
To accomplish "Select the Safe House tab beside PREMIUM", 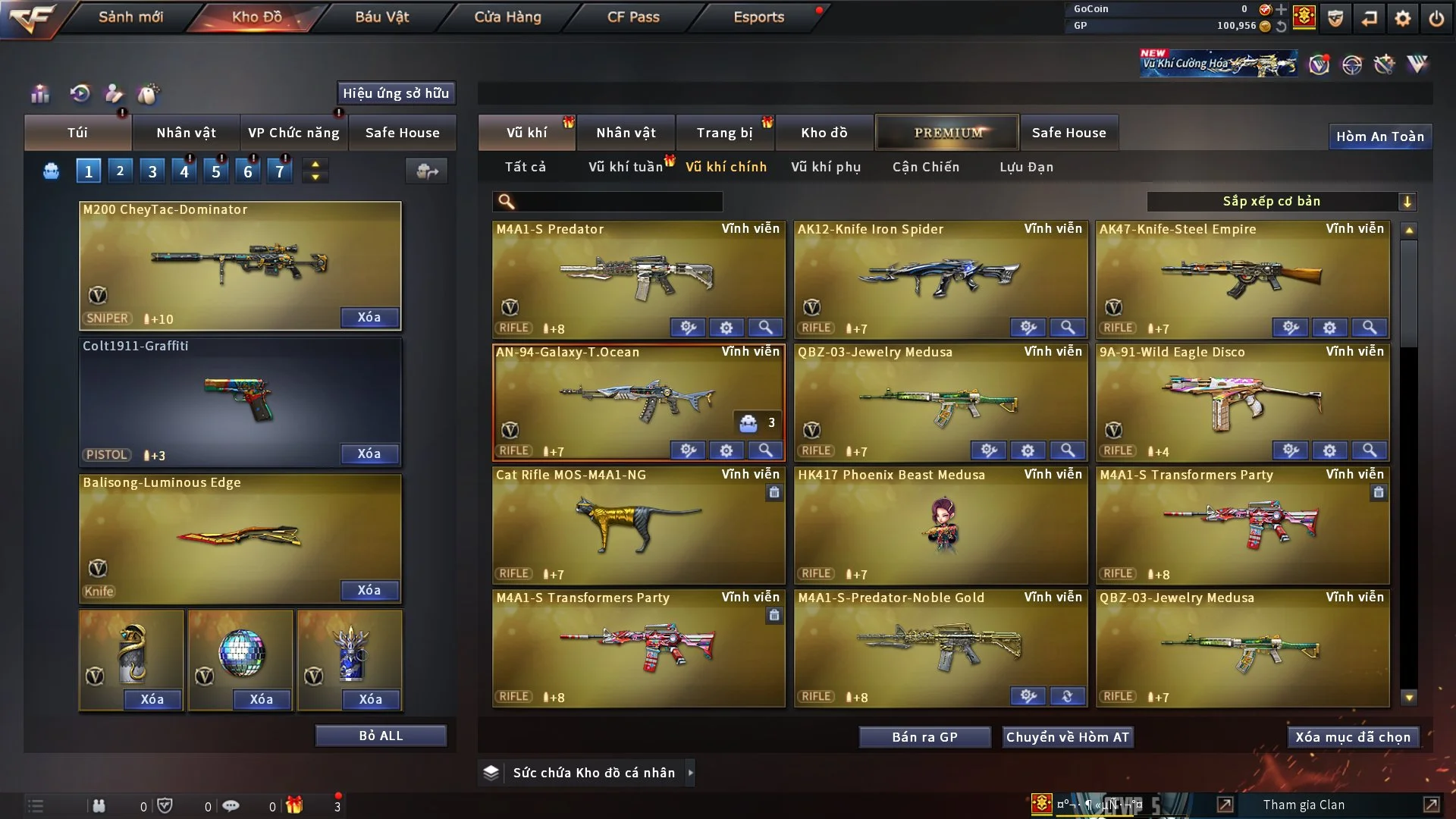I will point(1068,133).
